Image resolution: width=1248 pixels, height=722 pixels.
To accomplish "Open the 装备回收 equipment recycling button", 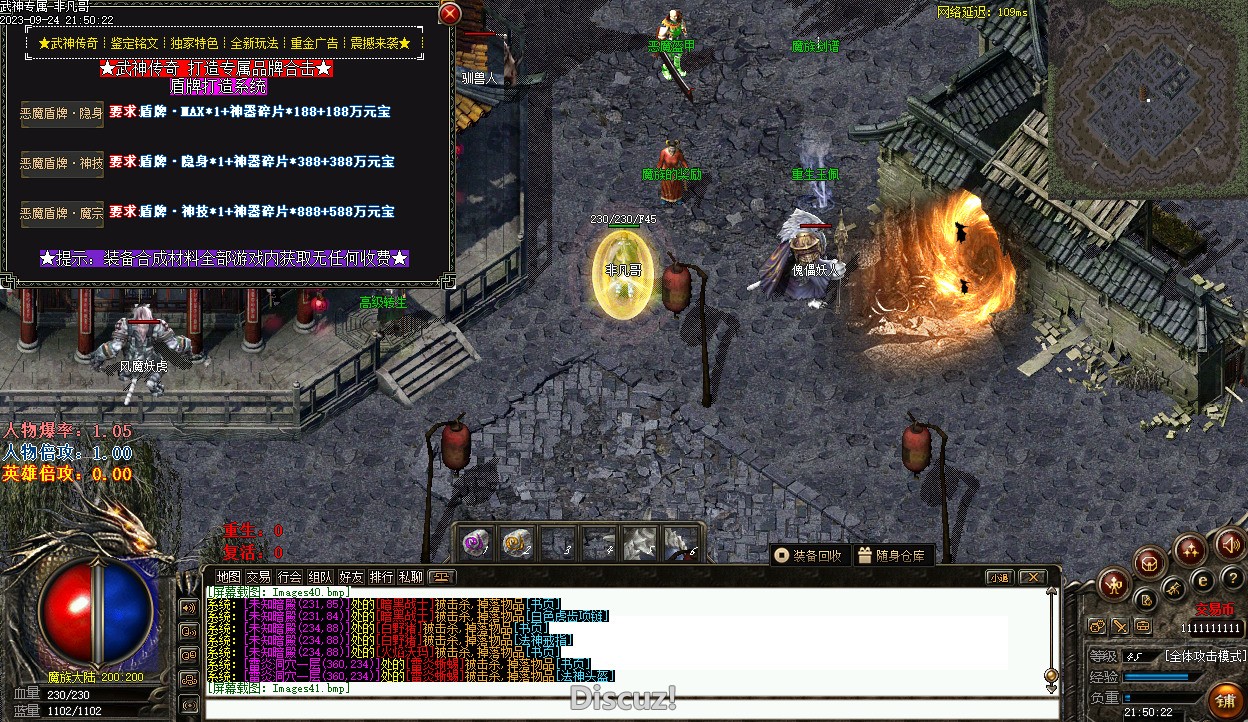I will coord(809,555).
